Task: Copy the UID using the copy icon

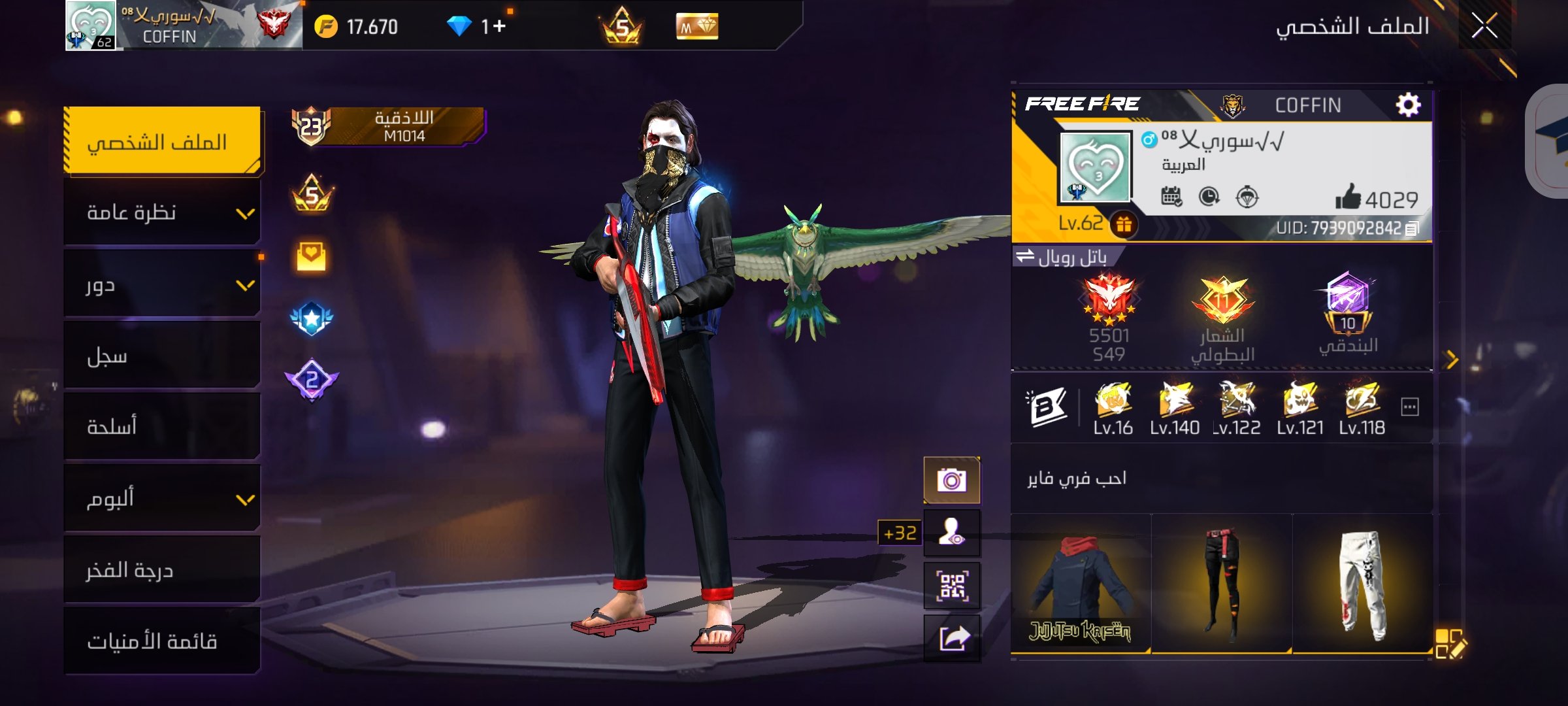Action: point(1413,229)
